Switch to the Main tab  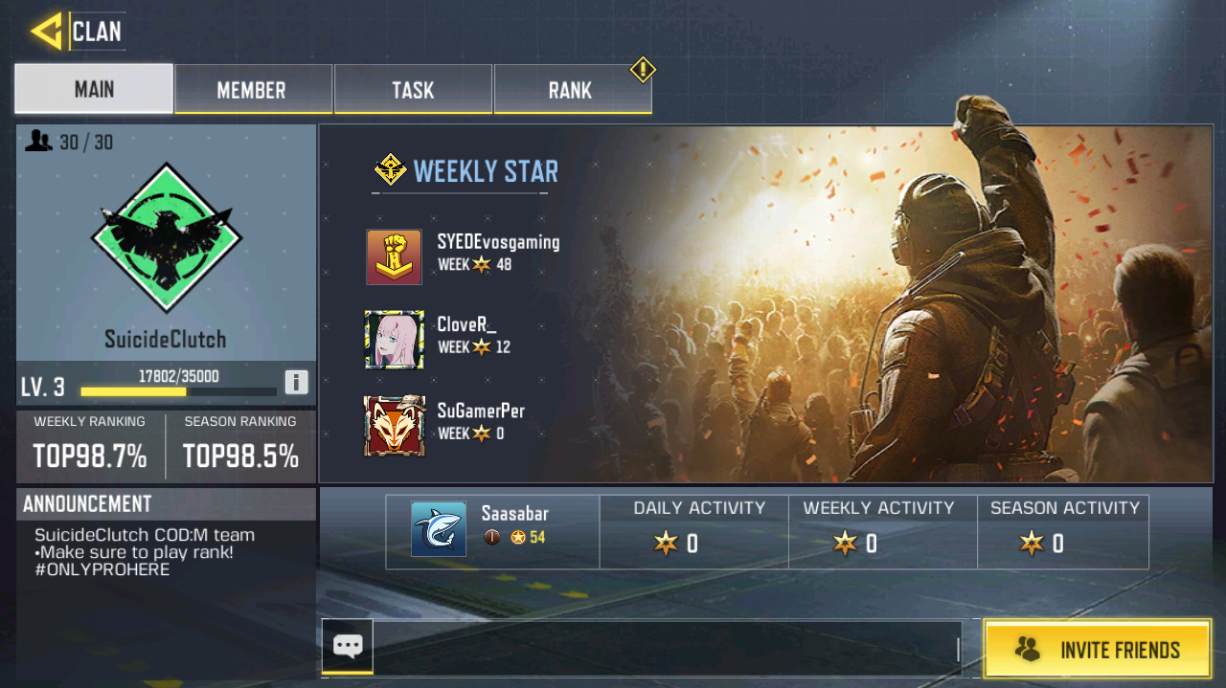(x=94, y=89)
